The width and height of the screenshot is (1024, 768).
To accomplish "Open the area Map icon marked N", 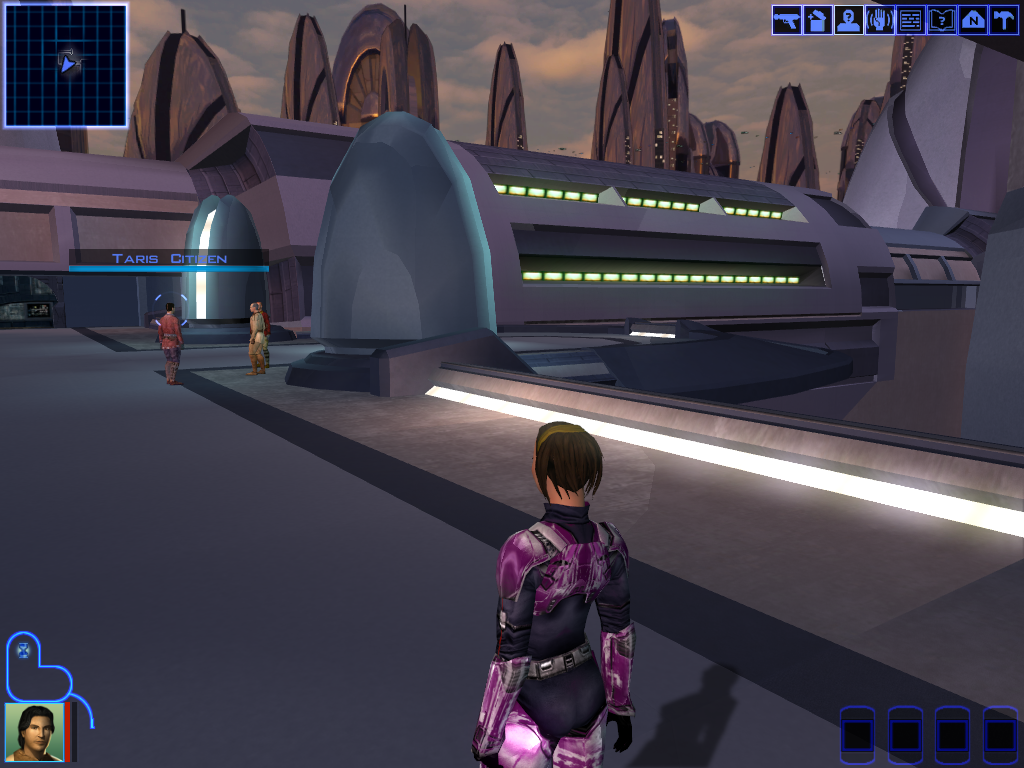I will [x=973, y=20].
